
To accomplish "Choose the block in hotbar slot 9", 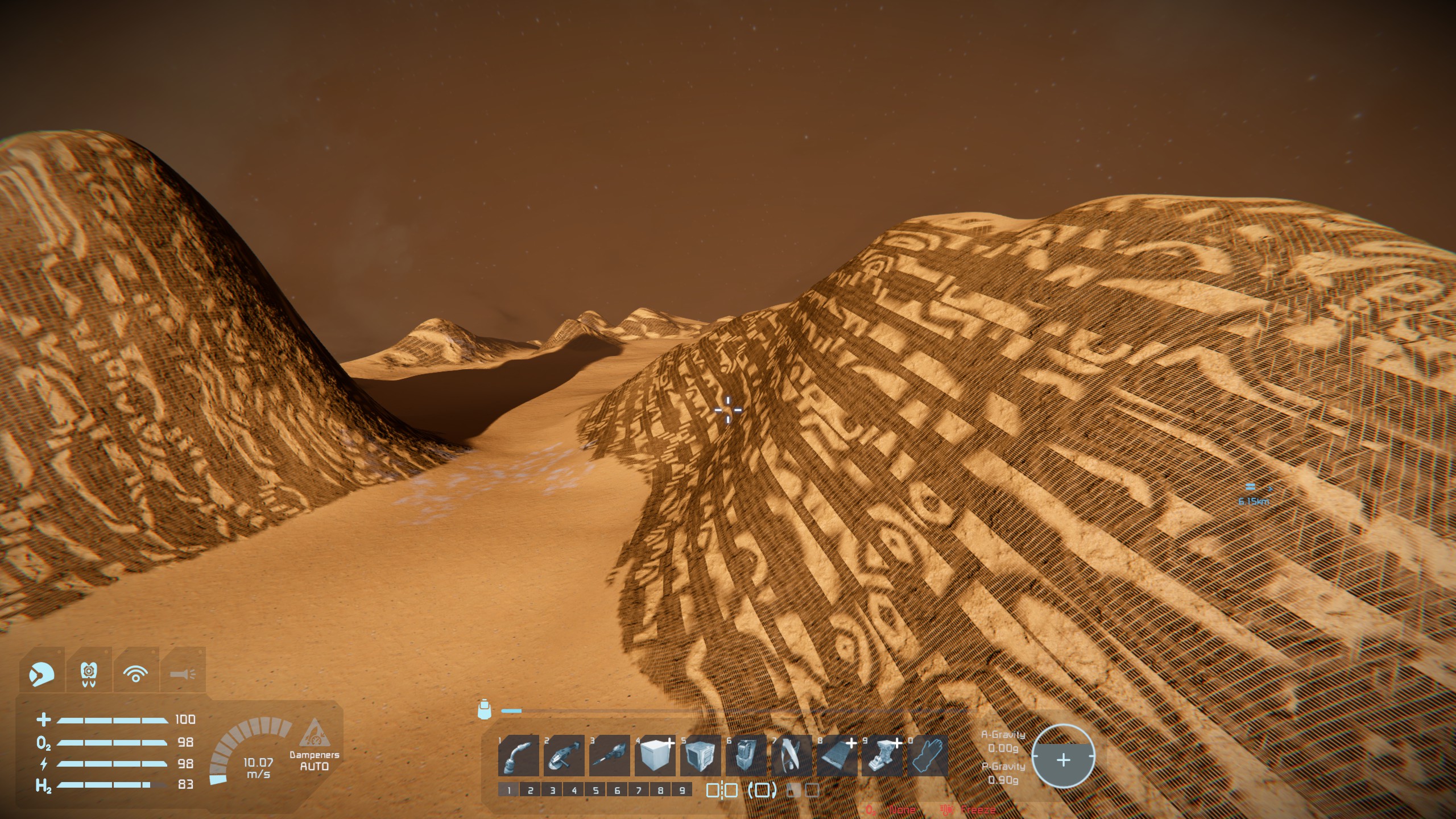I will click(x=882, y=755).
